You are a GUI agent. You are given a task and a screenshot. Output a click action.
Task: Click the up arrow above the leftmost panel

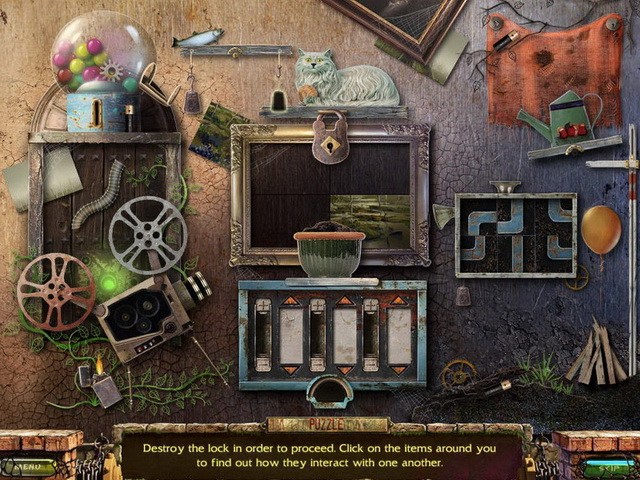click(x=291, y=300)
